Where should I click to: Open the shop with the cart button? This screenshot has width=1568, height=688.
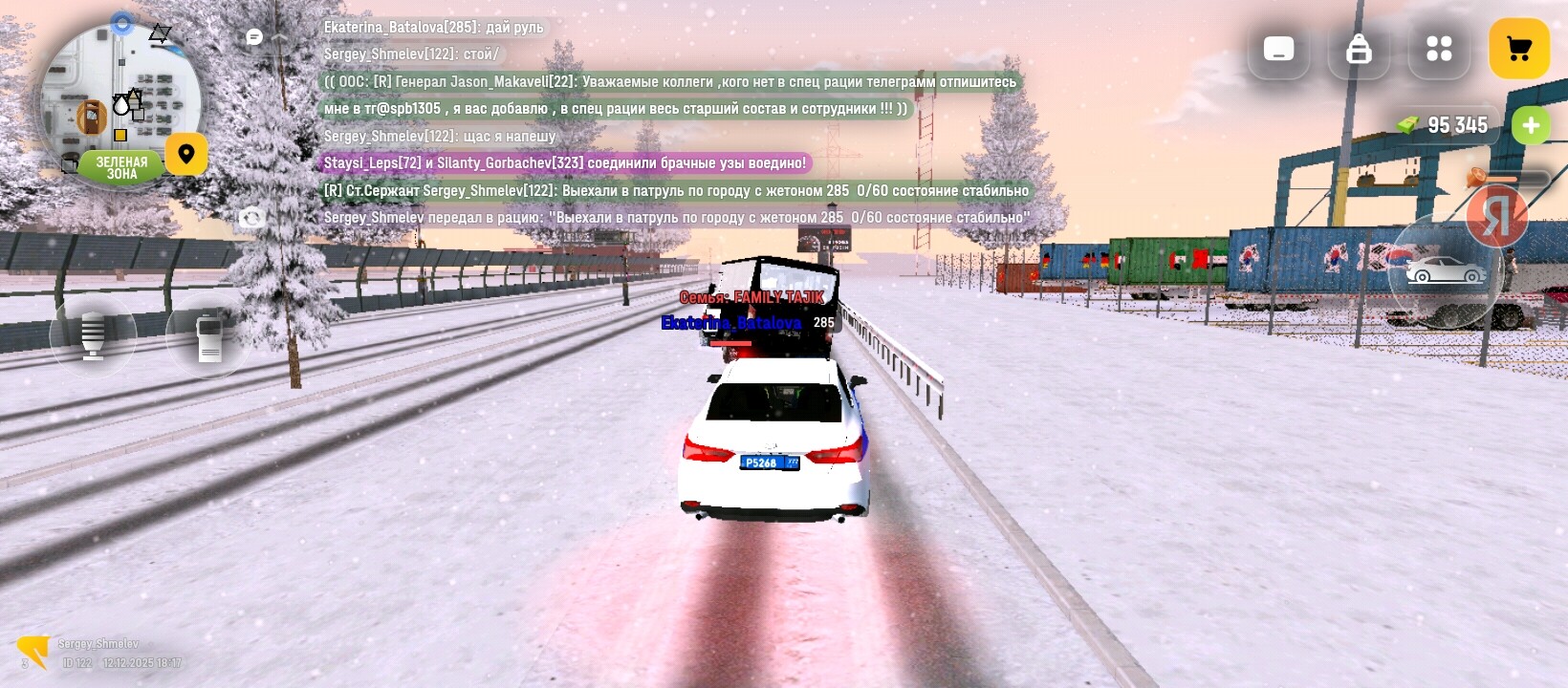click(1518, 49)
